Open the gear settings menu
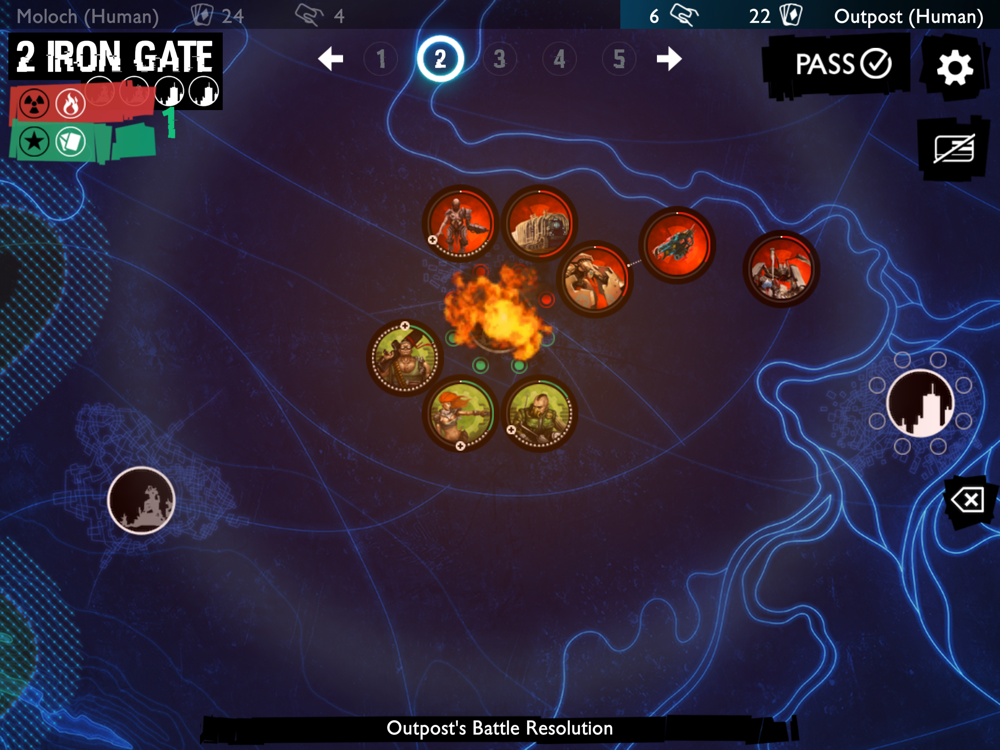This screenshot has width=1000, height=750. pyautogui.click(x=954, y=67)
